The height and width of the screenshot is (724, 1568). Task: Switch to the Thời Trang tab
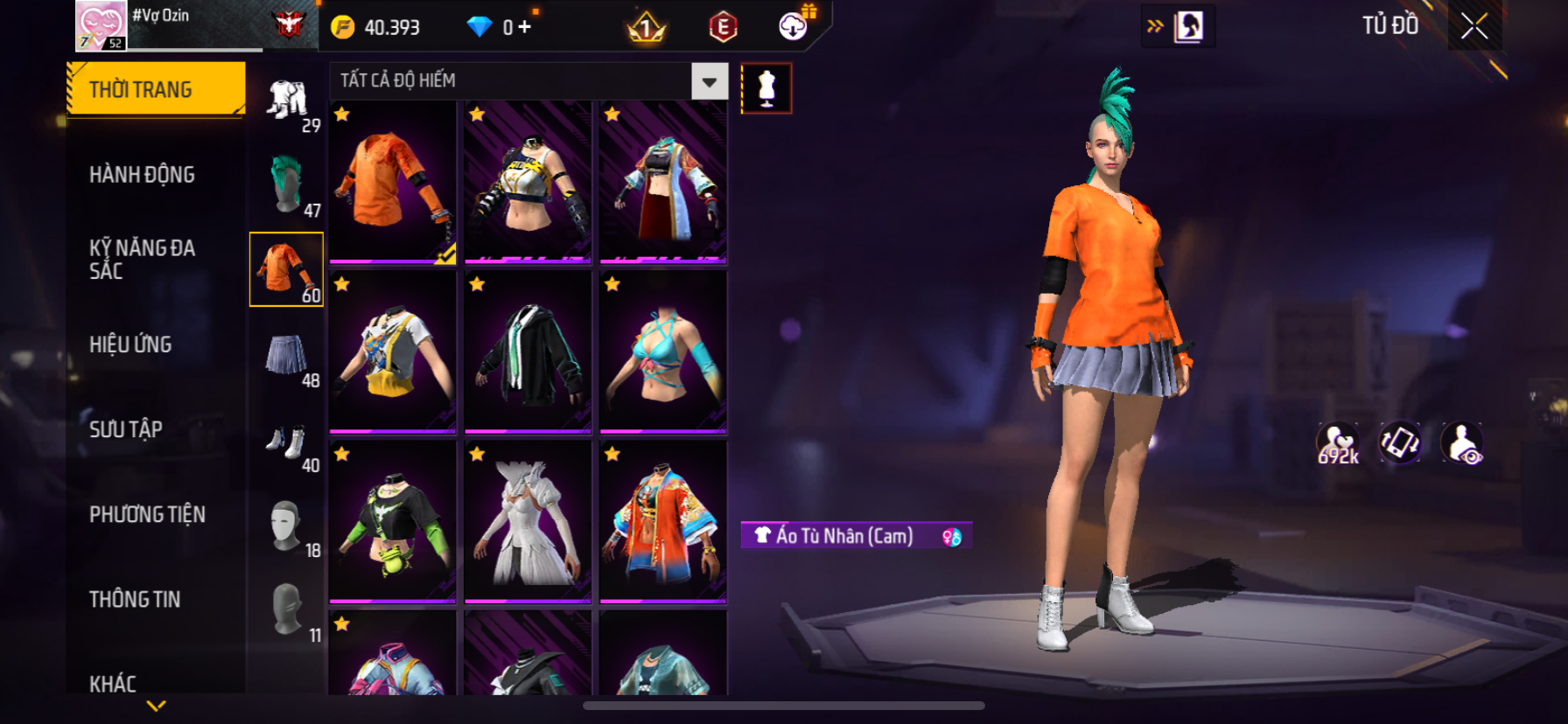tap(156, 89)
